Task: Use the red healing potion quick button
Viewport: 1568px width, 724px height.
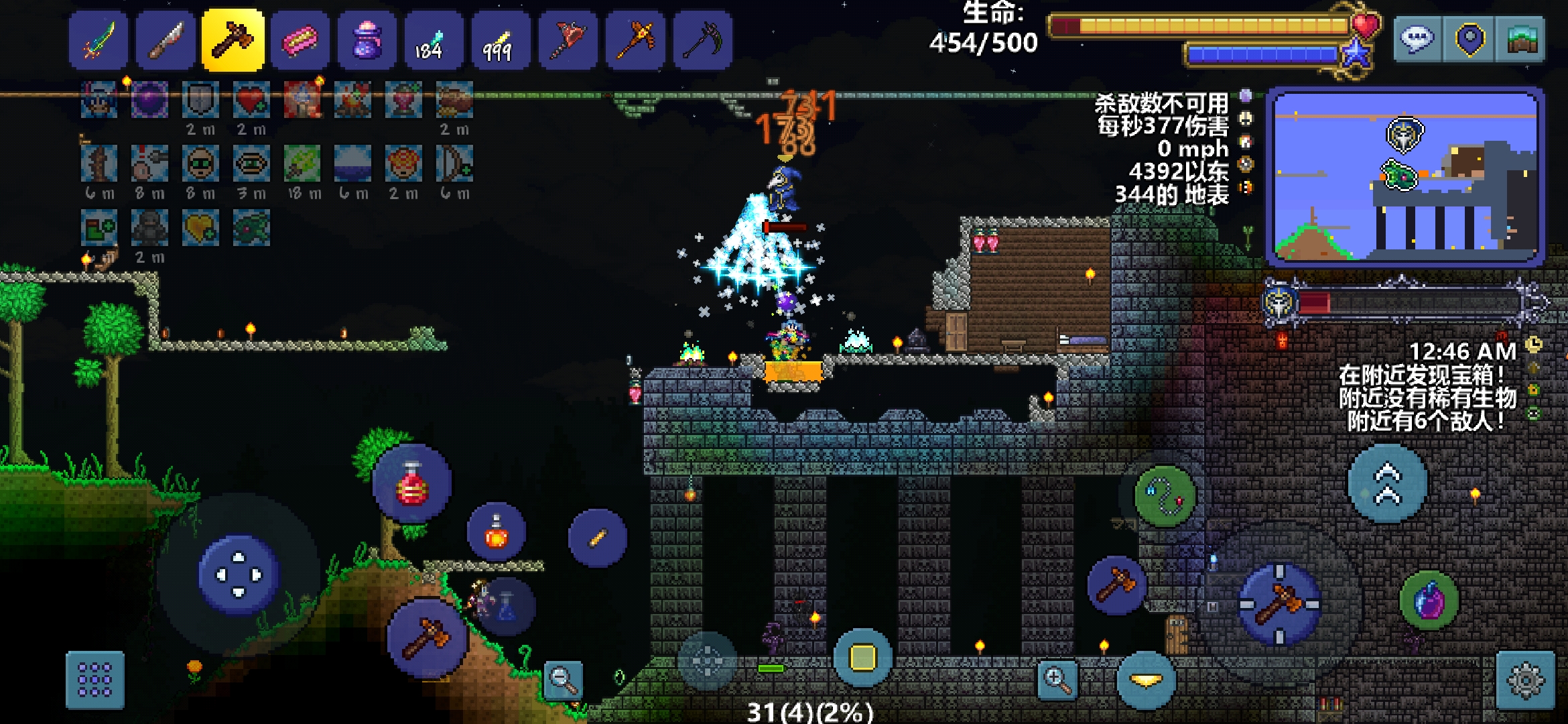Action: click(x=412, y=484)
